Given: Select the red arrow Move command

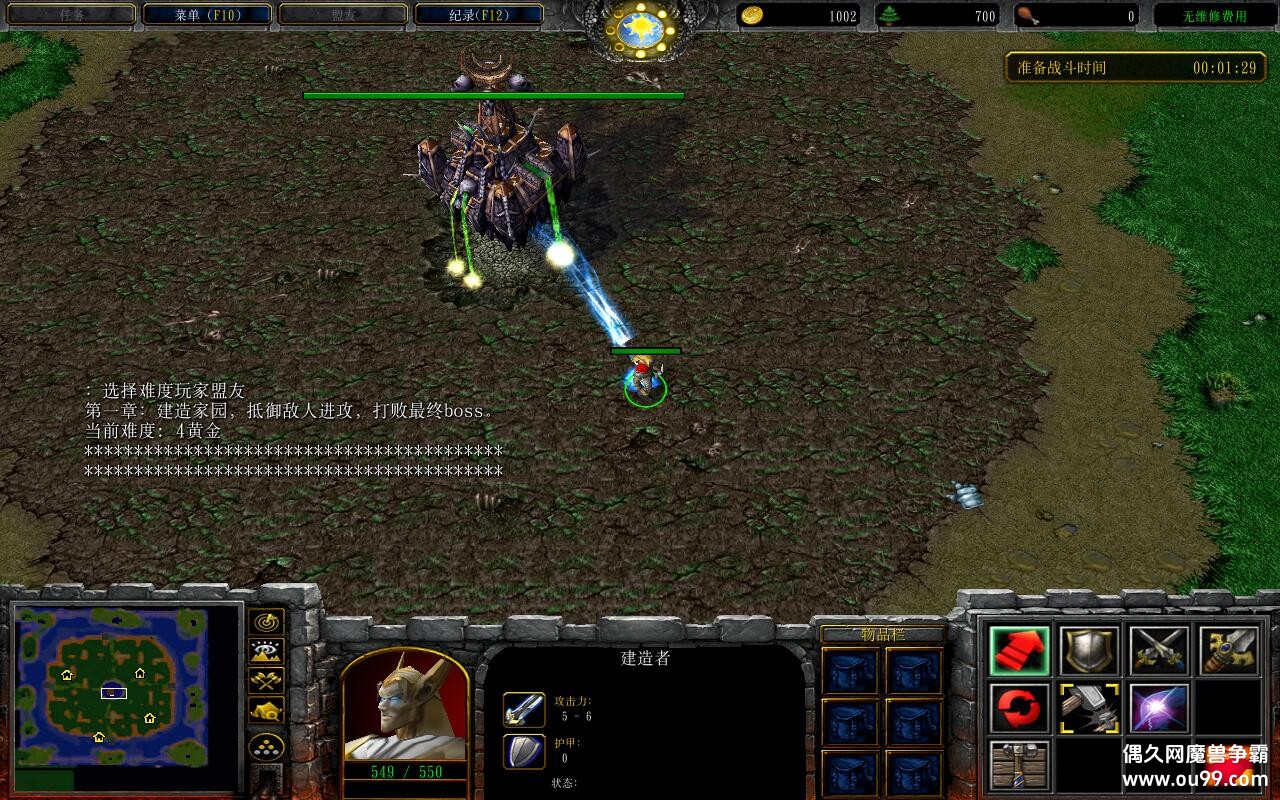Looking at the screenshot, I should (x=1019, y=651).
